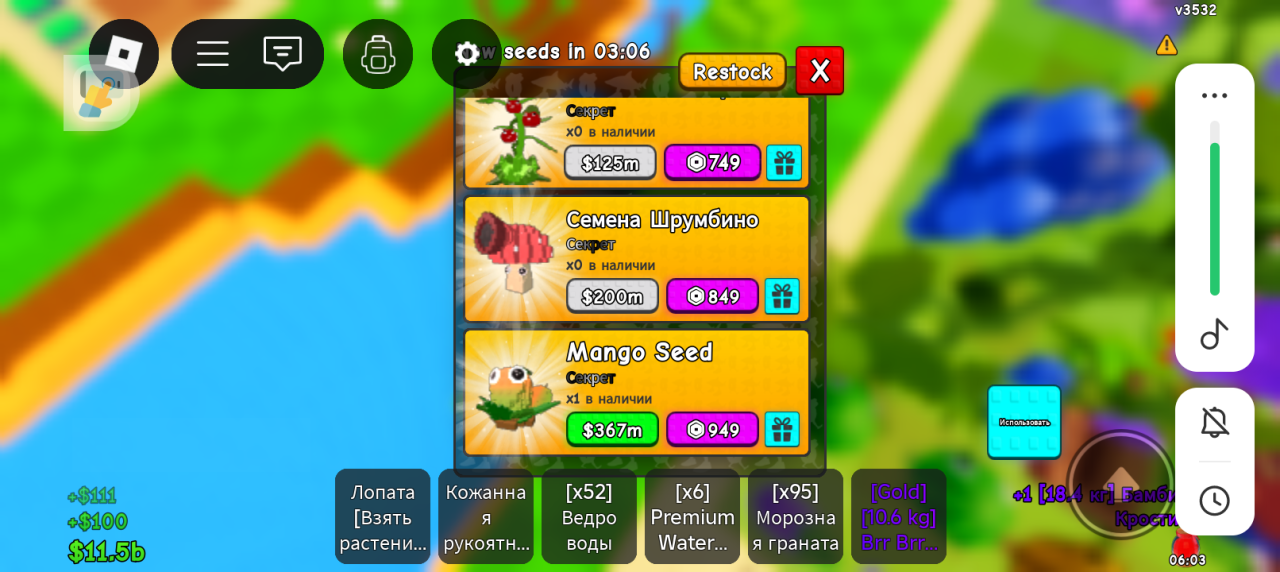Gift the Mango Seed
Viewport: 1280px width, 572px height.
pos(782,430)
